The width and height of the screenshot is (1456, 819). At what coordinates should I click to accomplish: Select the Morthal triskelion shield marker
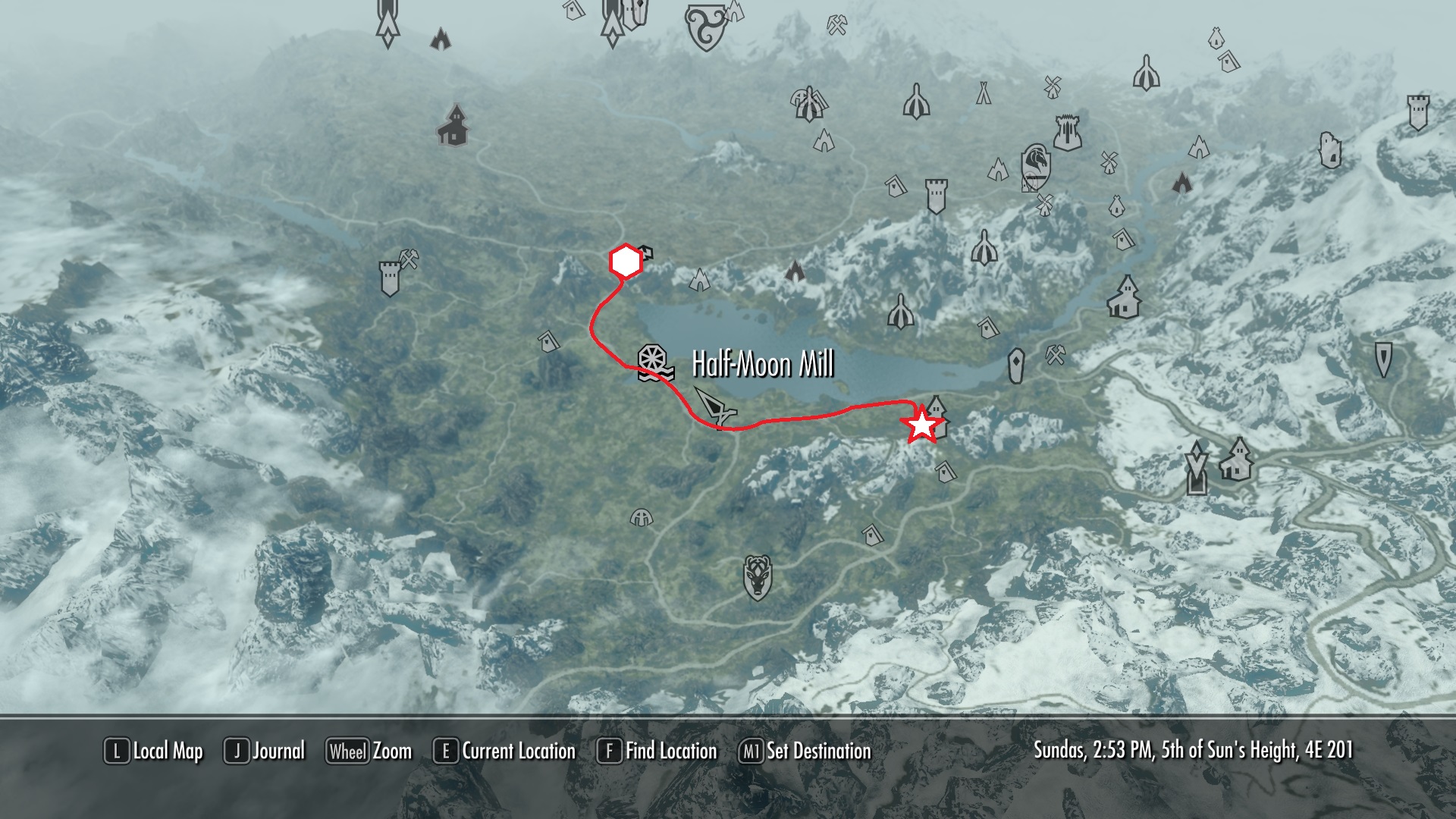(706, 27)
